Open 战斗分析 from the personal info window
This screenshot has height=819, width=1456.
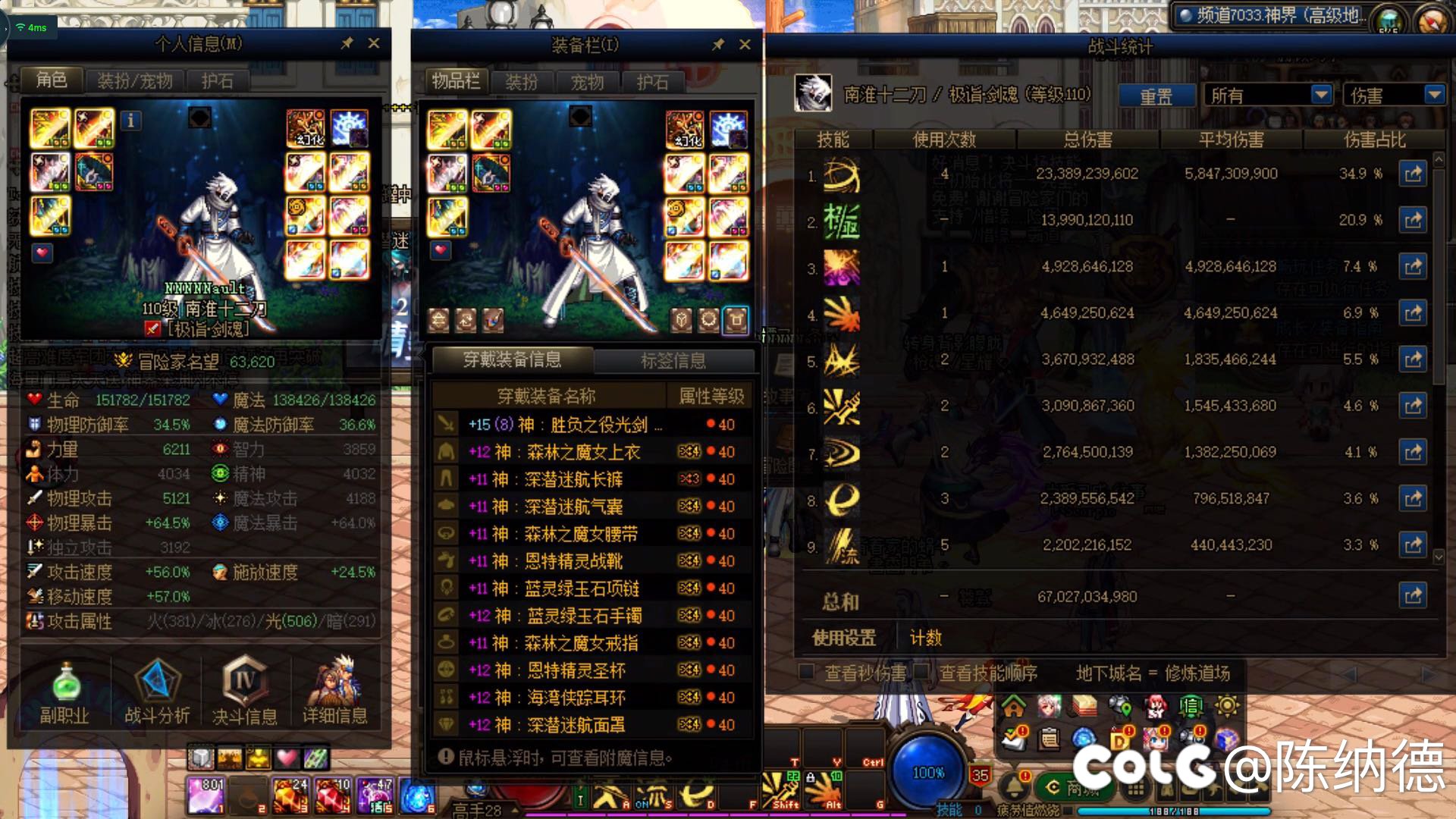(x=155, y=690)
